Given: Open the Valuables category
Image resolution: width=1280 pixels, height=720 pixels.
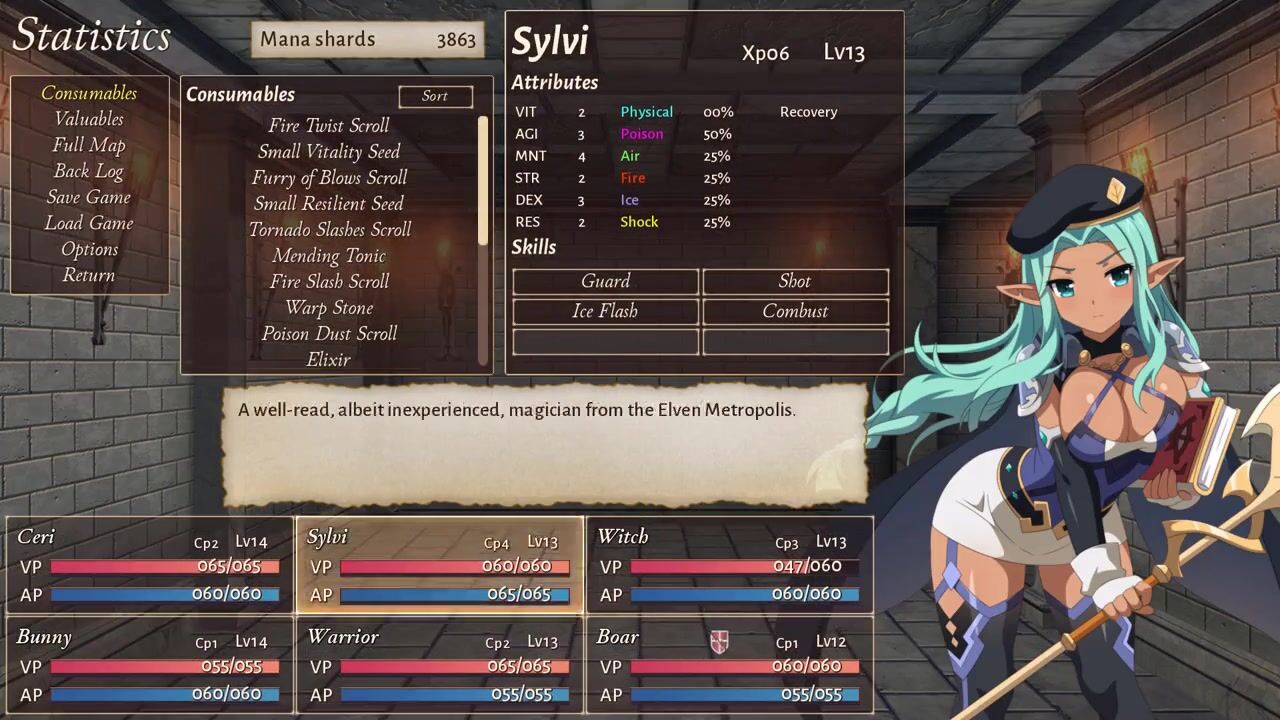Looking at the screenshot, I should pyautogui.click(x=89, y=119).
